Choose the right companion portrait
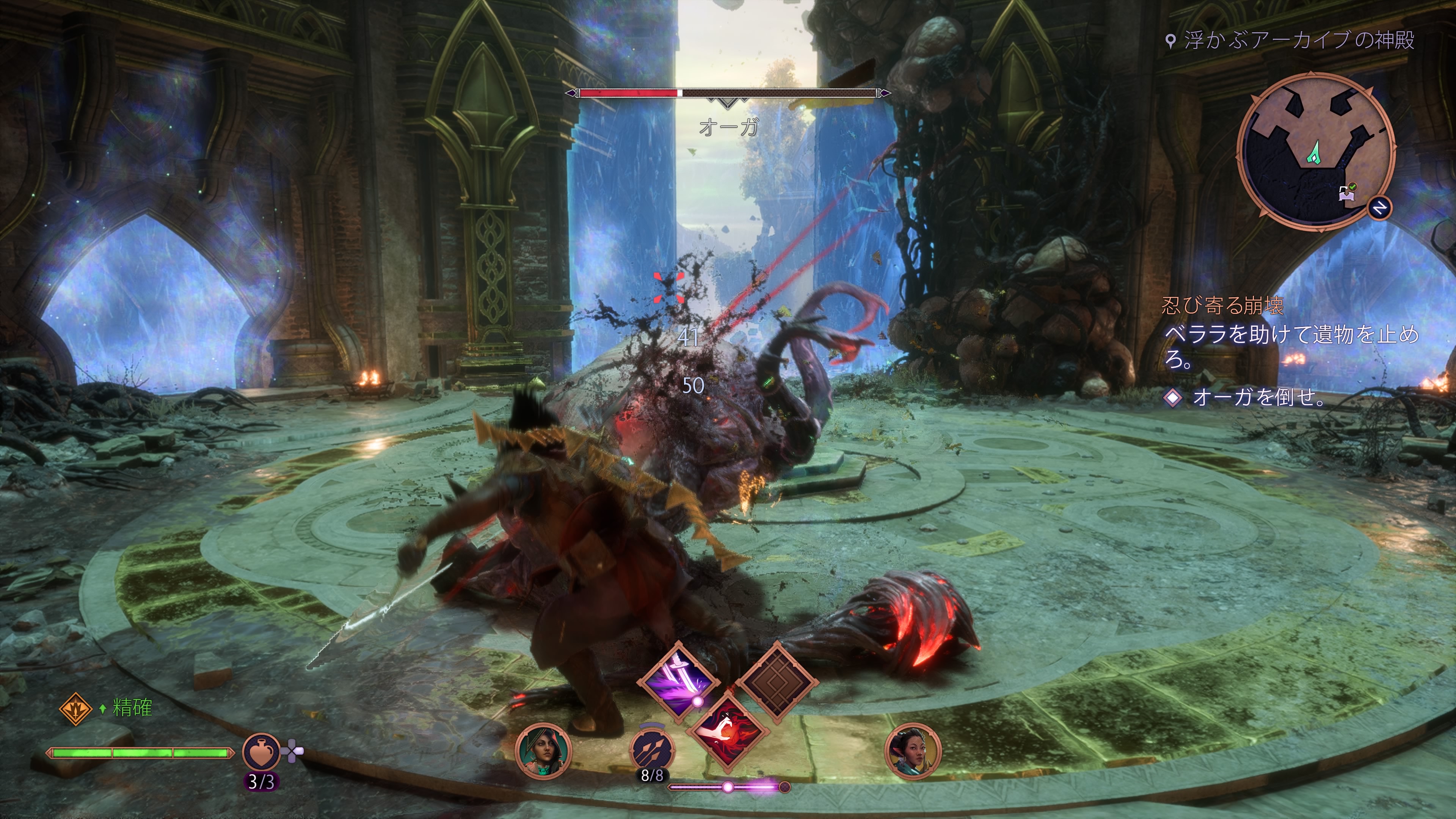Image resolution: width=1456 pixels, height=819 pixels. [x=912, y=751]
